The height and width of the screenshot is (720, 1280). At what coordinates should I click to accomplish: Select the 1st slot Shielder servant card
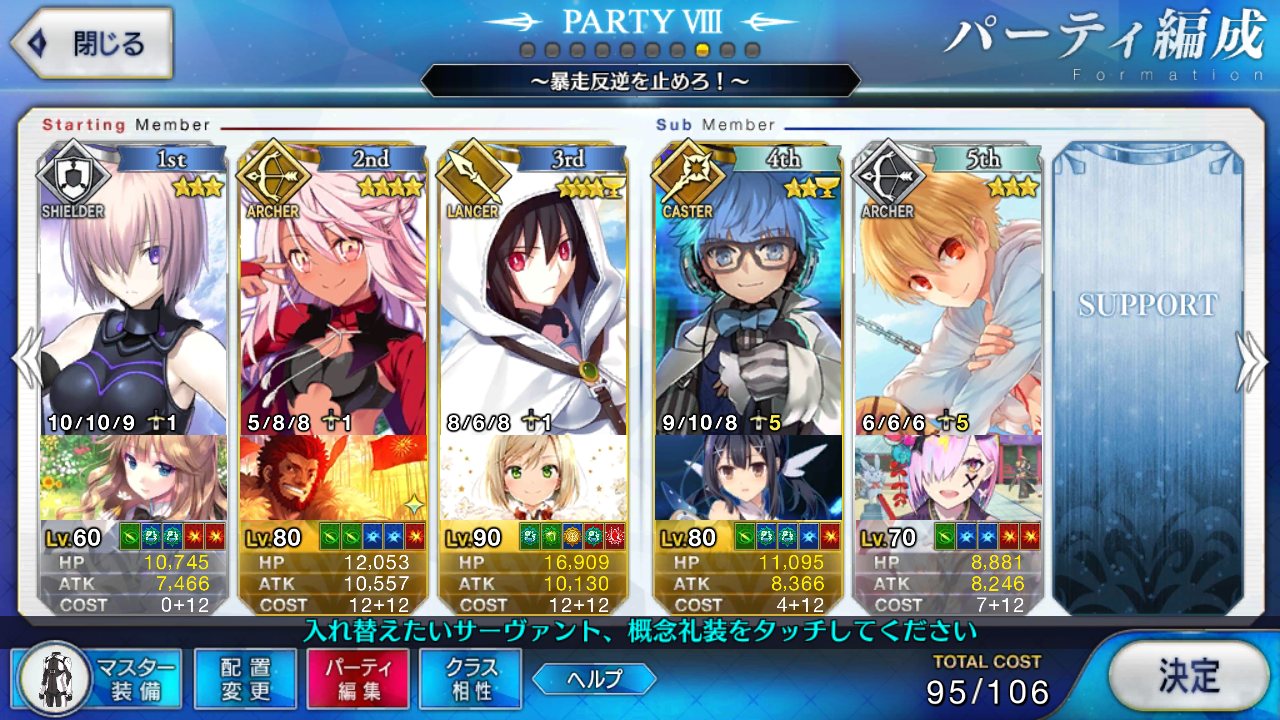click(x=133, y=300)
